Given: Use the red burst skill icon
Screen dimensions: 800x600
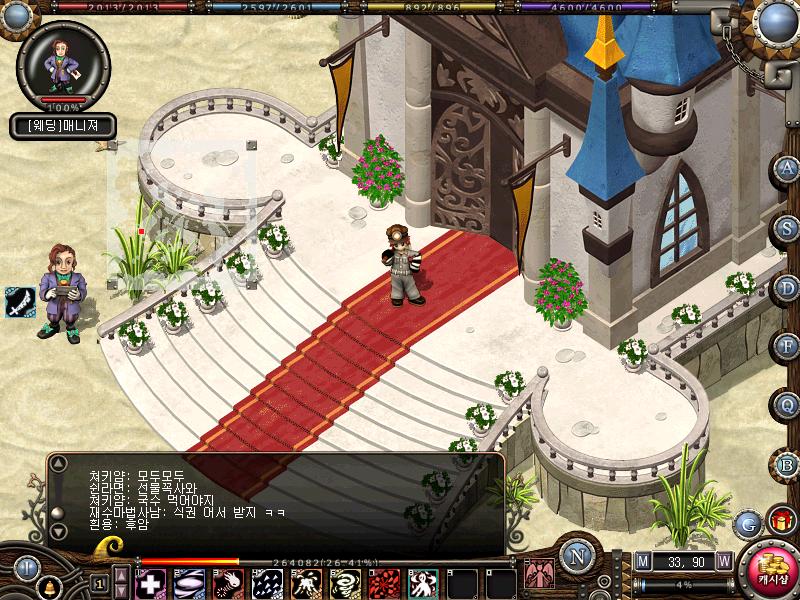Looking at the screenshot, I should point(382,583).
